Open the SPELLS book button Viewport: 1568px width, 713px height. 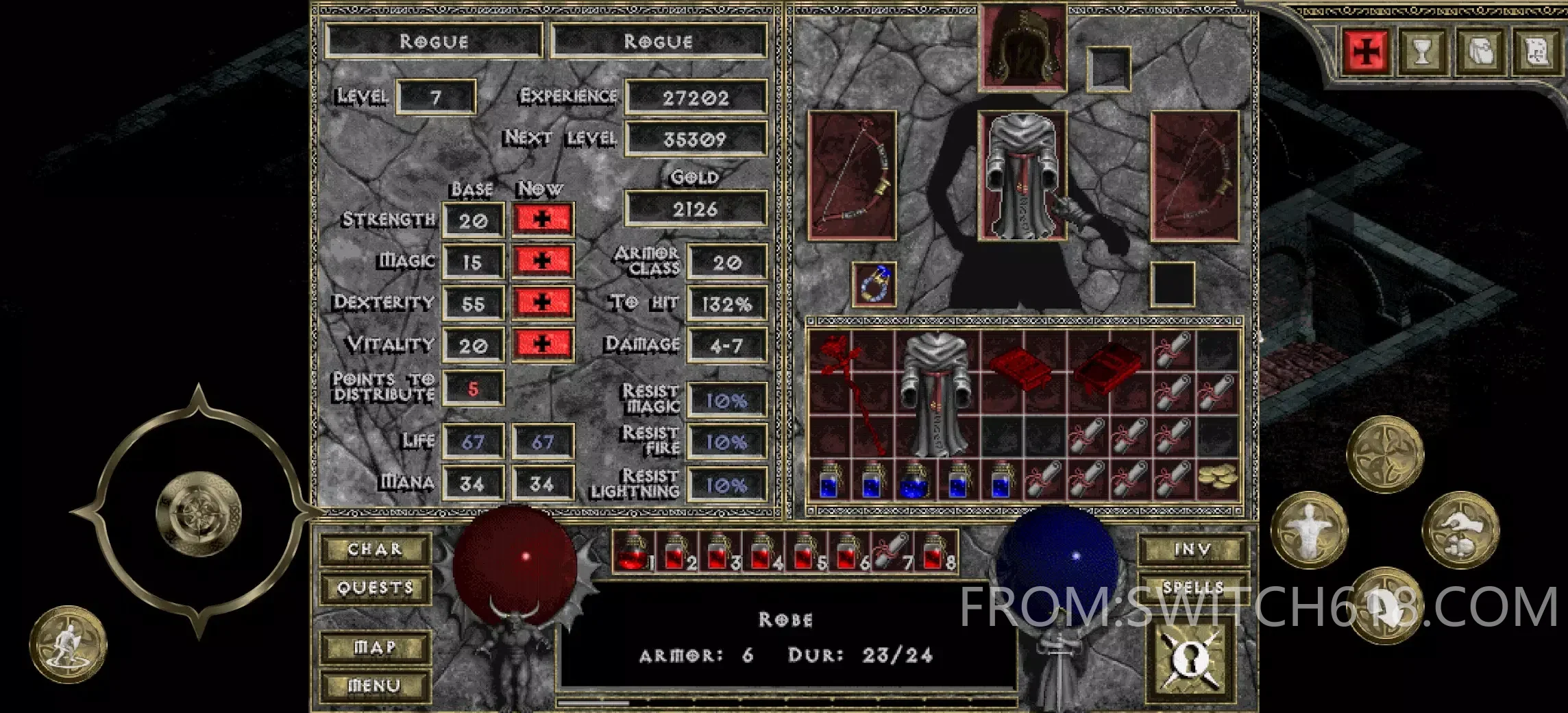[x=1192, y=588]
